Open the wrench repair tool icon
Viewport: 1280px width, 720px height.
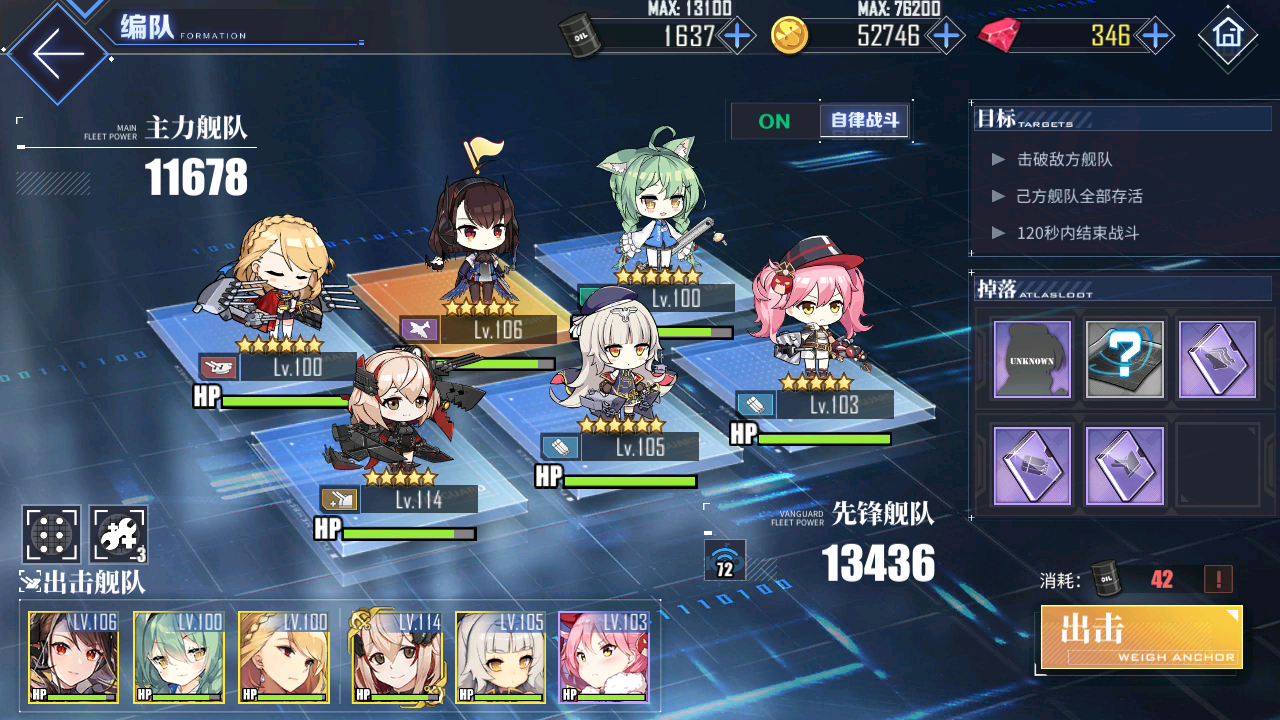pyautogui.click(x=119, y=534)
